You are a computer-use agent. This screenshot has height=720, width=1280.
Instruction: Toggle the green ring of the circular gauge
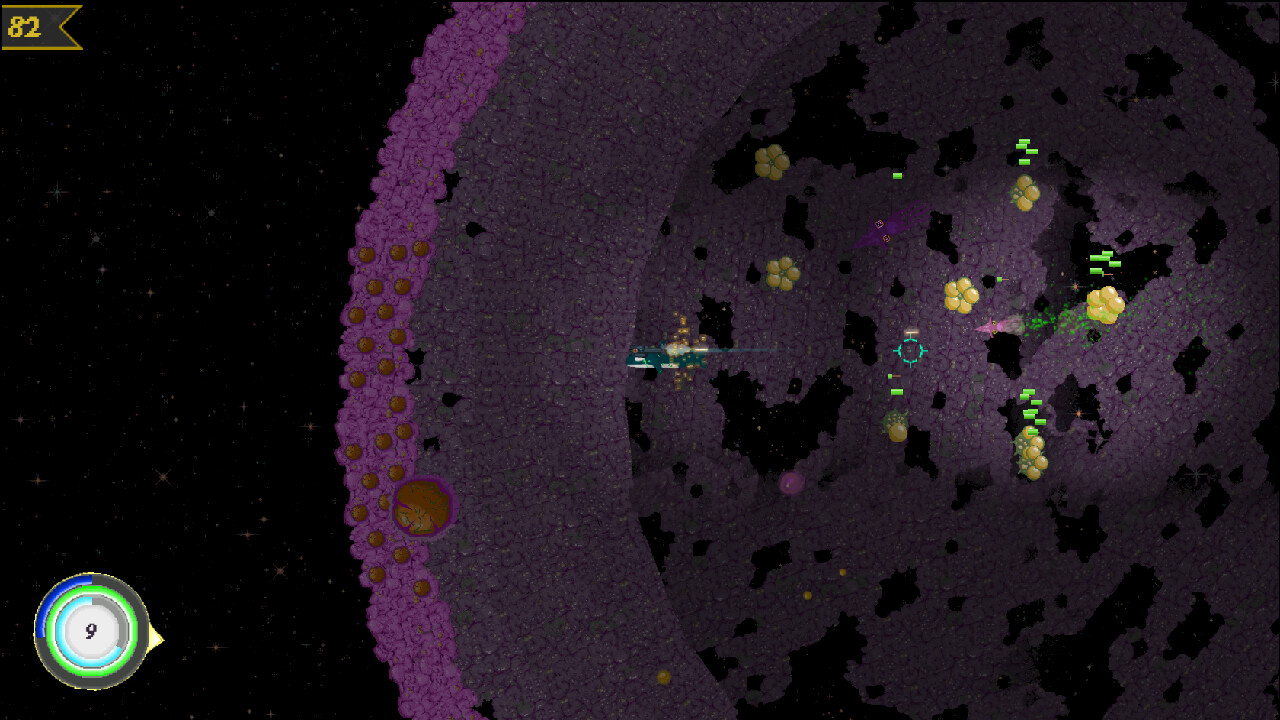point(92,588)
